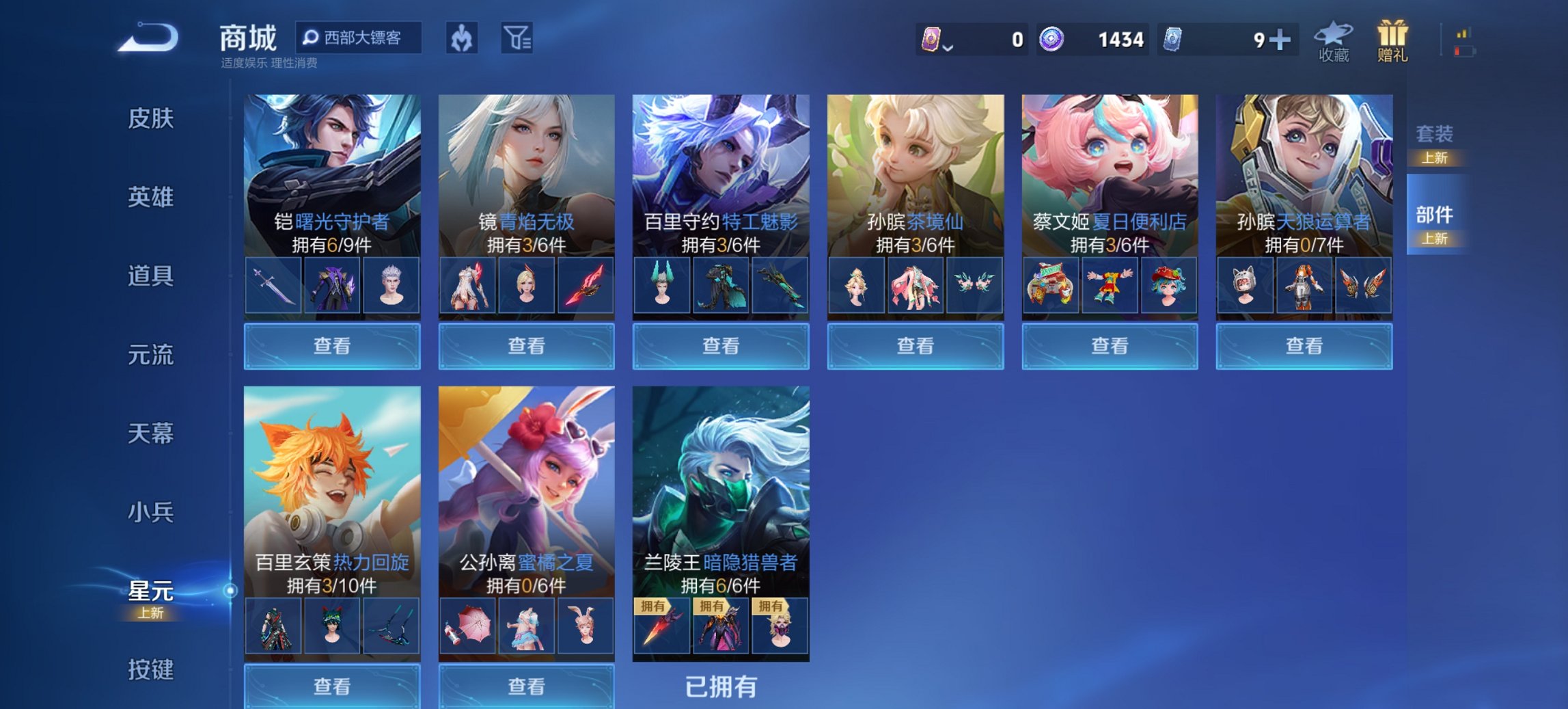Image resolution: width=1568 pixels, height=709 pixels.
Task: Click the point coupon card icon
Action: (933, 40)
